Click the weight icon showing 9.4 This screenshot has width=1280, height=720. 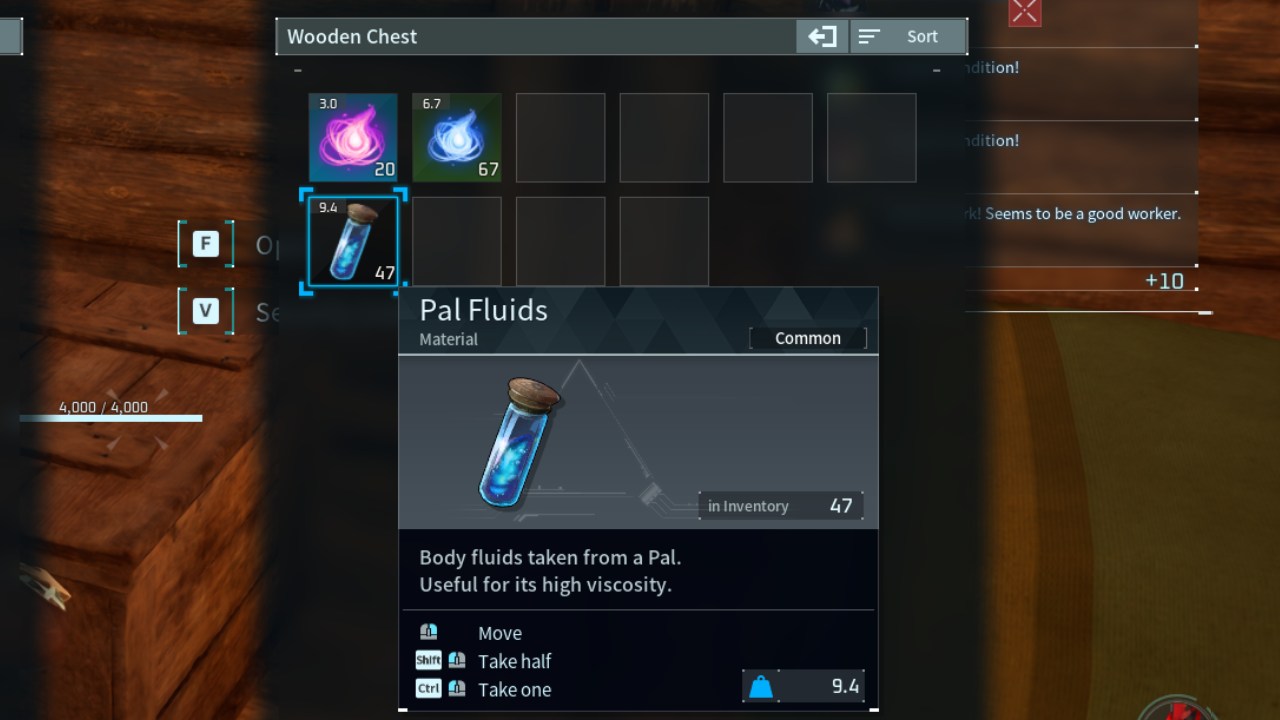point(763,686)
